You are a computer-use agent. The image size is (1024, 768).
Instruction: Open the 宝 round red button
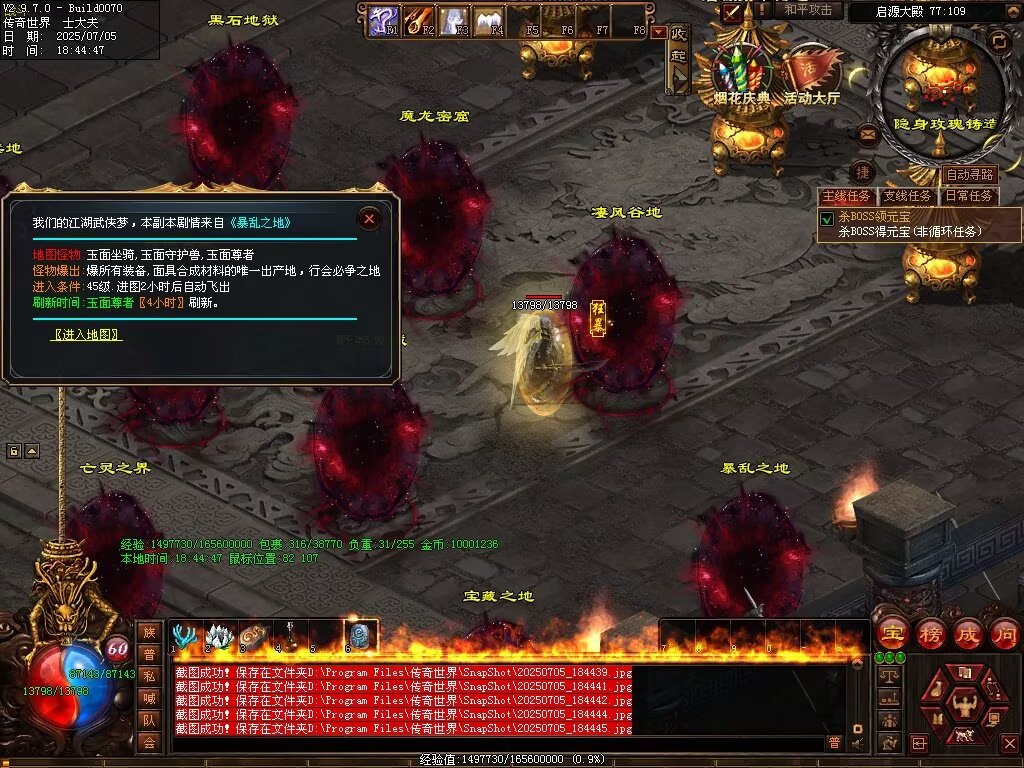point(891,633)
